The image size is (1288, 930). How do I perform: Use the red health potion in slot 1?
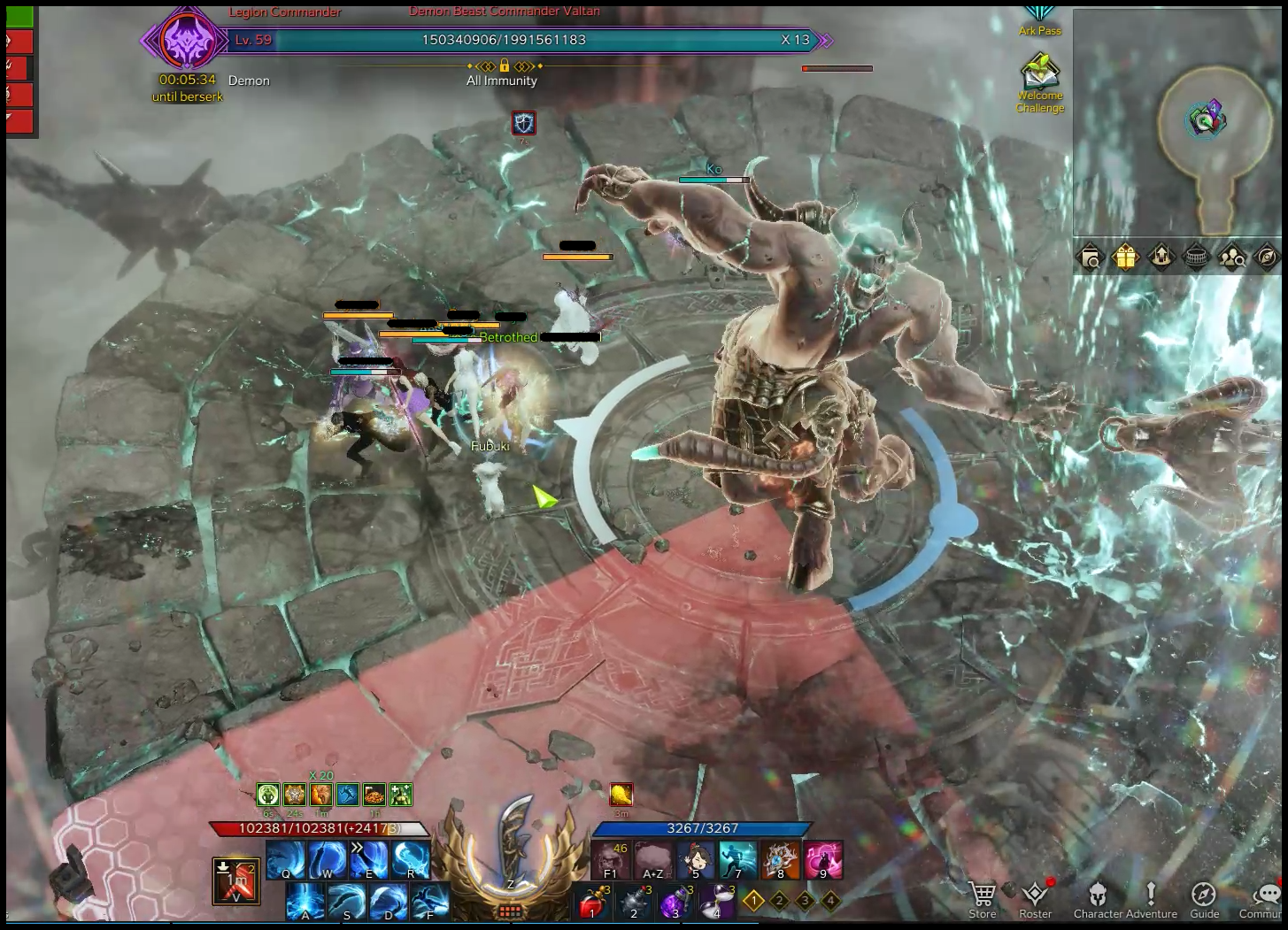coord(592,902)
